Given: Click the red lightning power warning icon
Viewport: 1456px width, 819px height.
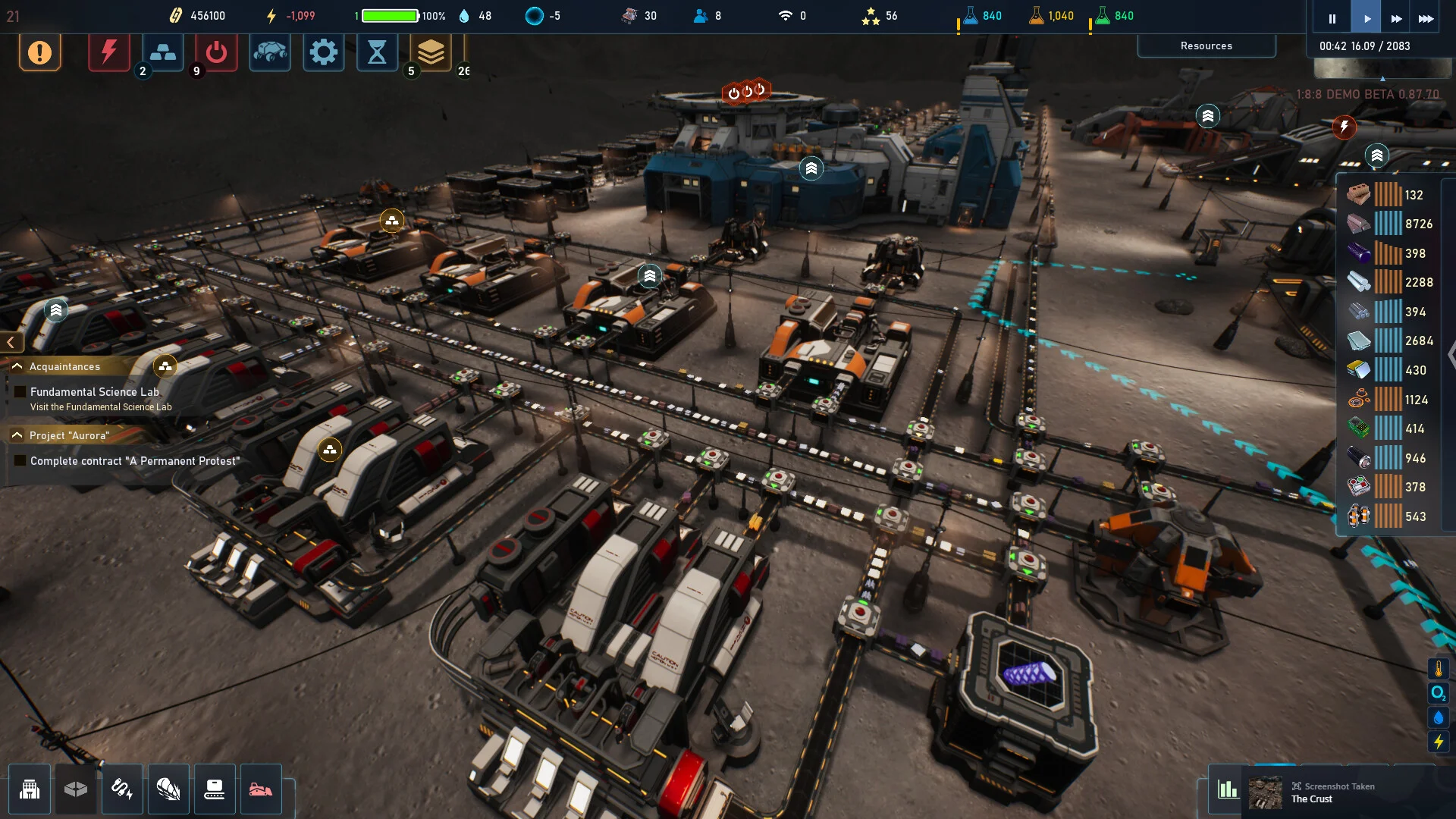Looking at the screenshot, I should coord(109,52).
